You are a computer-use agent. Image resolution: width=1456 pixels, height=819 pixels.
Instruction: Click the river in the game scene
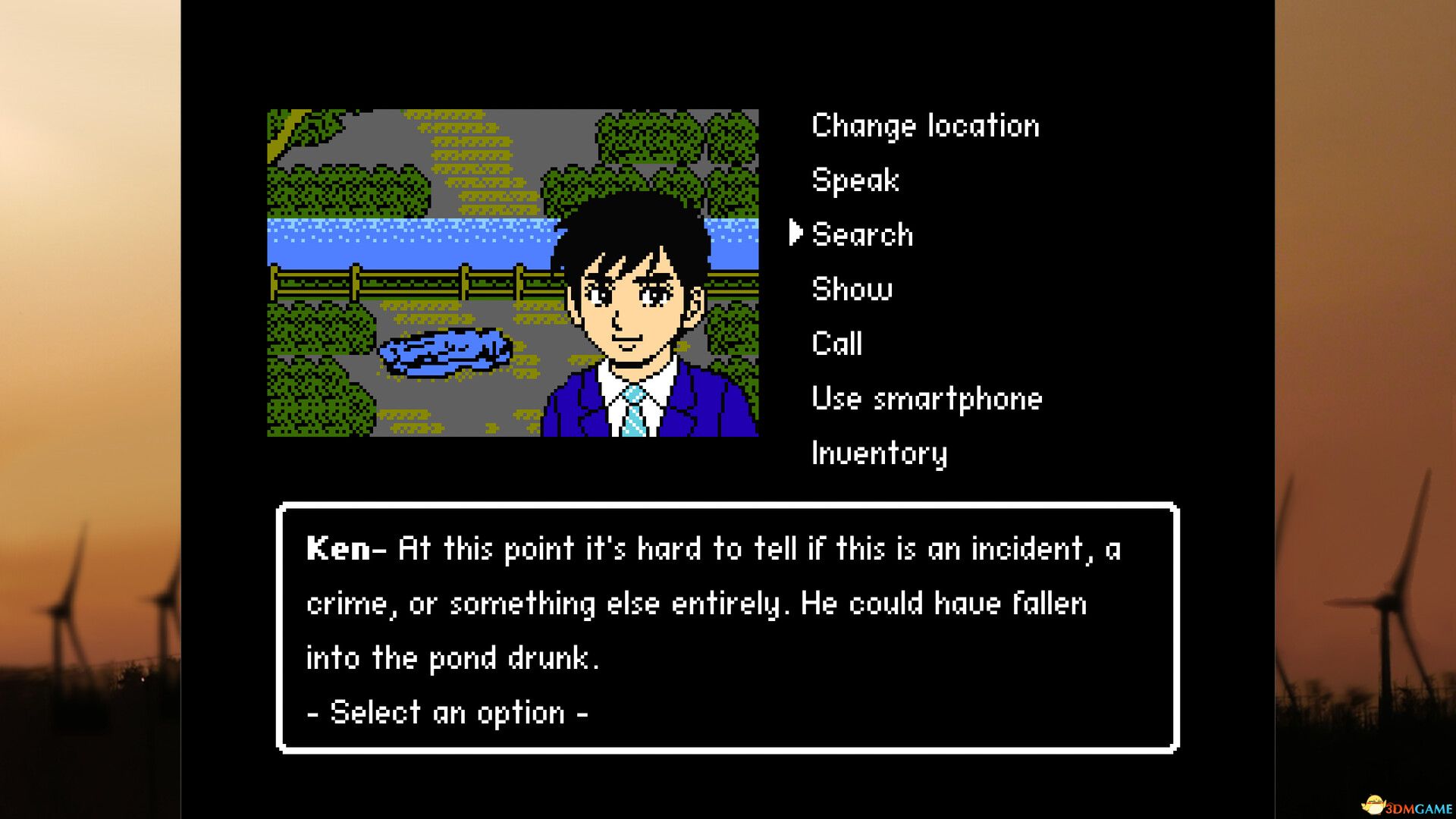[402, 235]
